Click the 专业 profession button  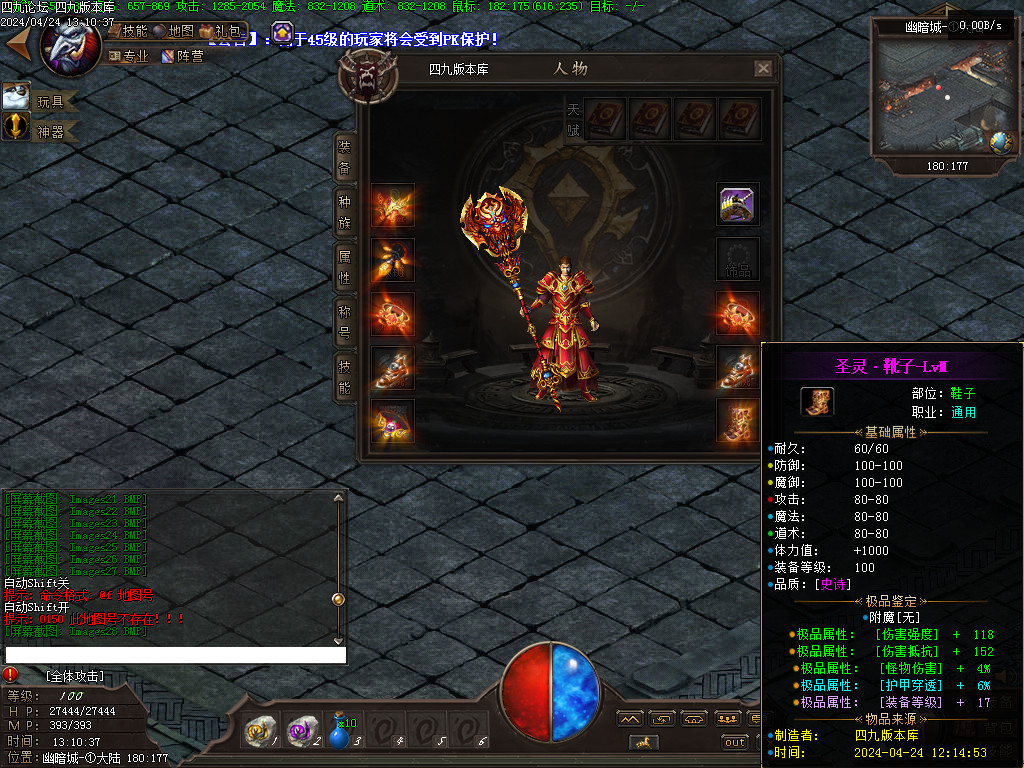pyautogui.click(x=128, y=56)
